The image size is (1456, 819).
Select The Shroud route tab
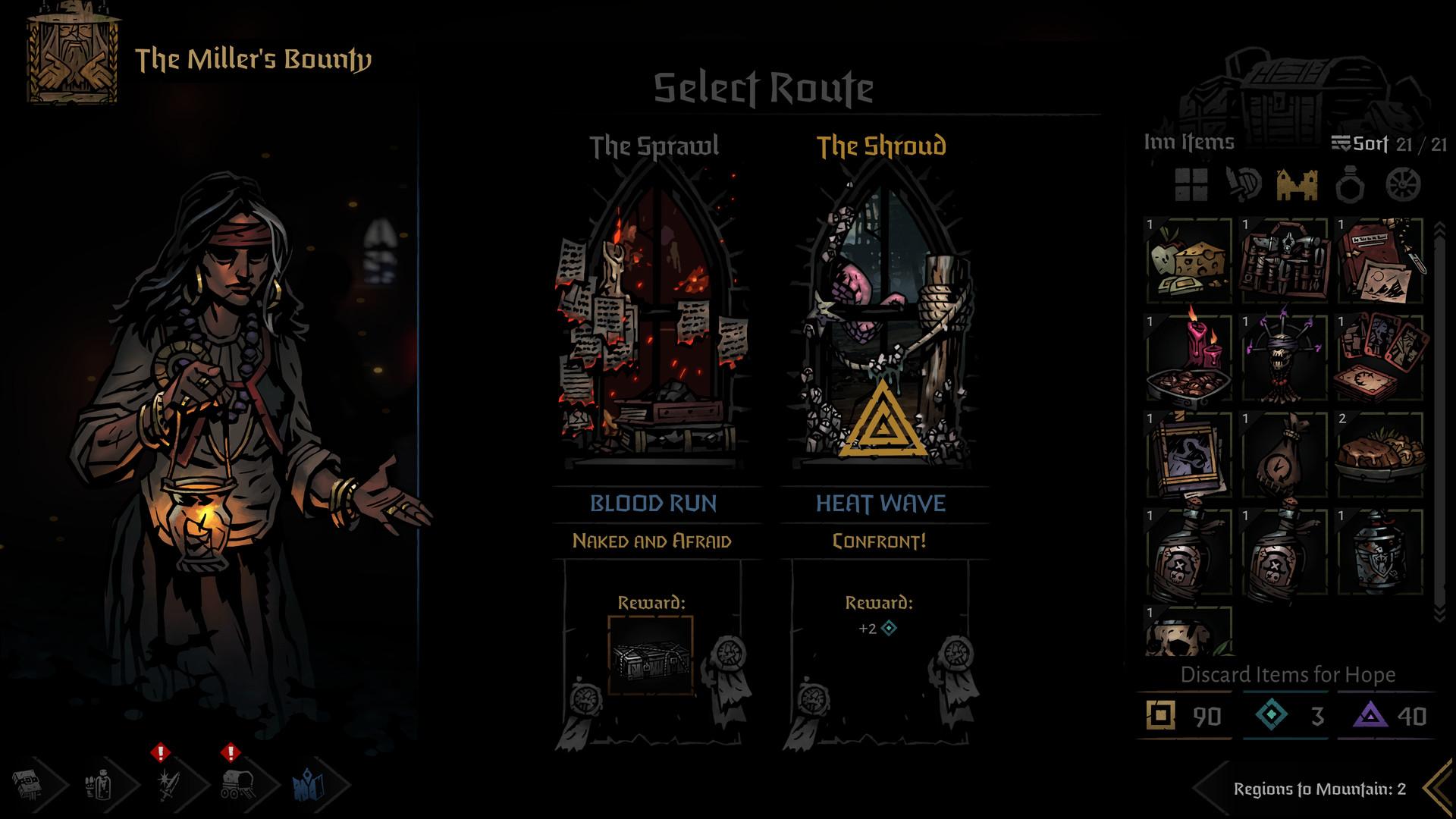[882, 144]
